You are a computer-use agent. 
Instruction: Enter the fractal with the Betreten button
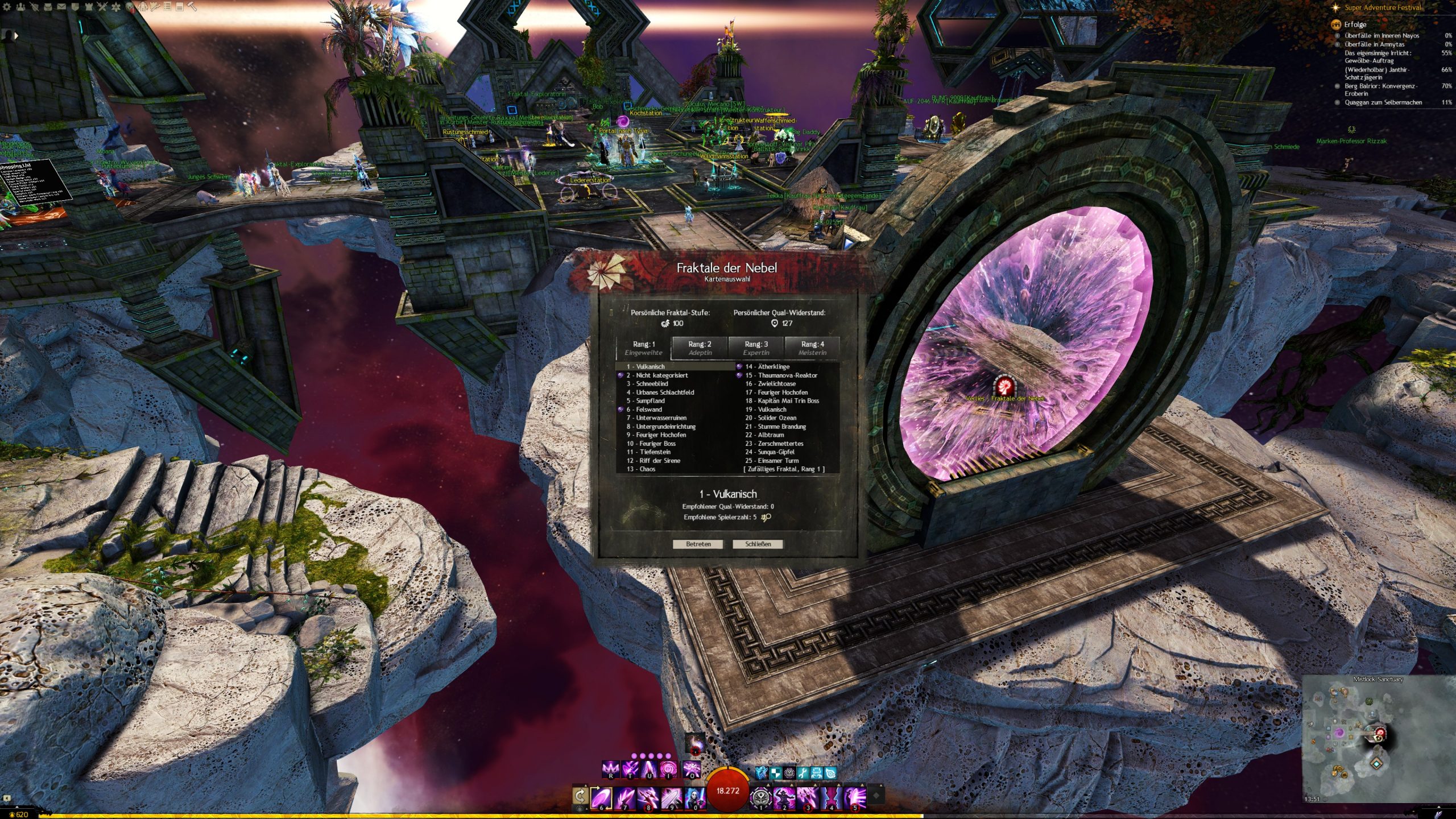tap(698, 544)
